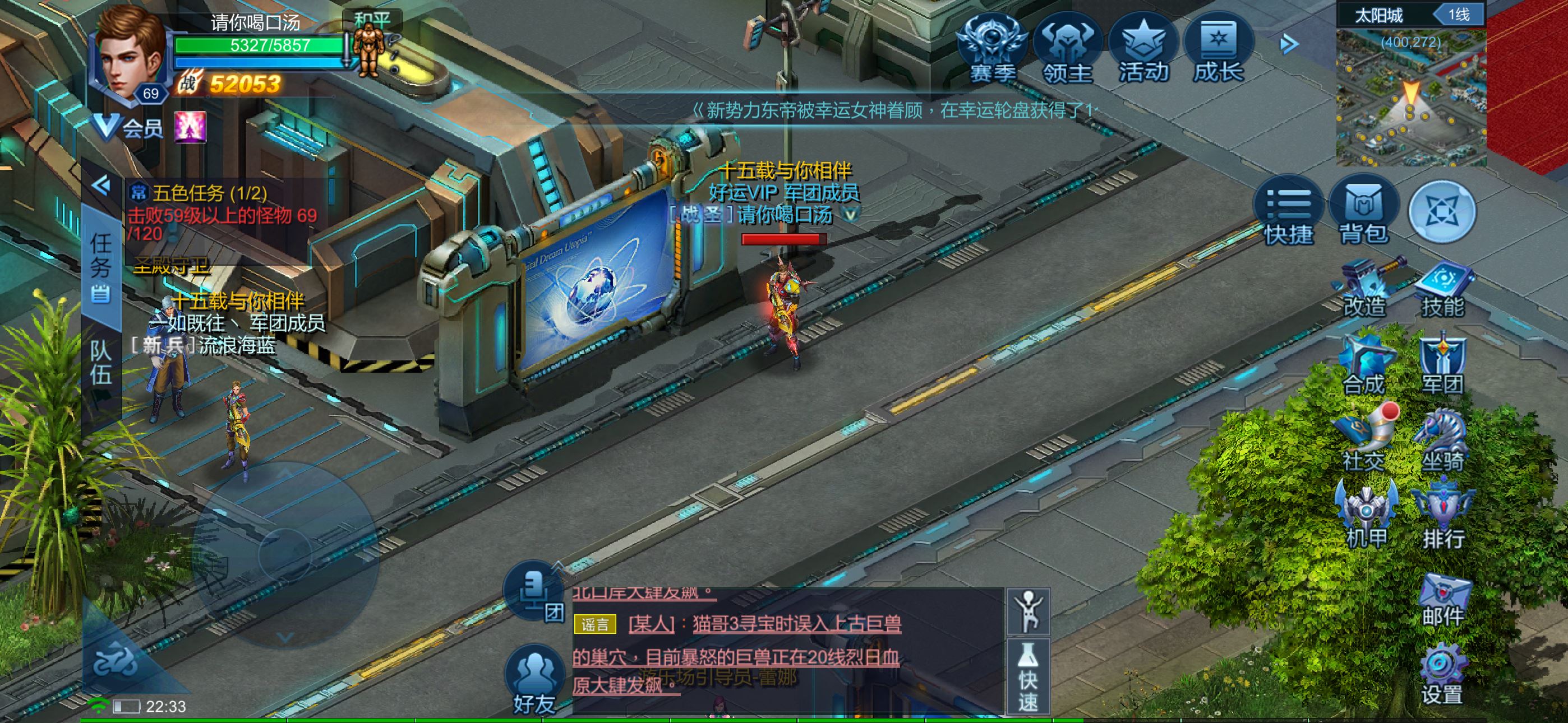The width and height of the screenshot is (1568, 723).
Task: Open the 领主 lord menu
Action: pos(1068,50)
